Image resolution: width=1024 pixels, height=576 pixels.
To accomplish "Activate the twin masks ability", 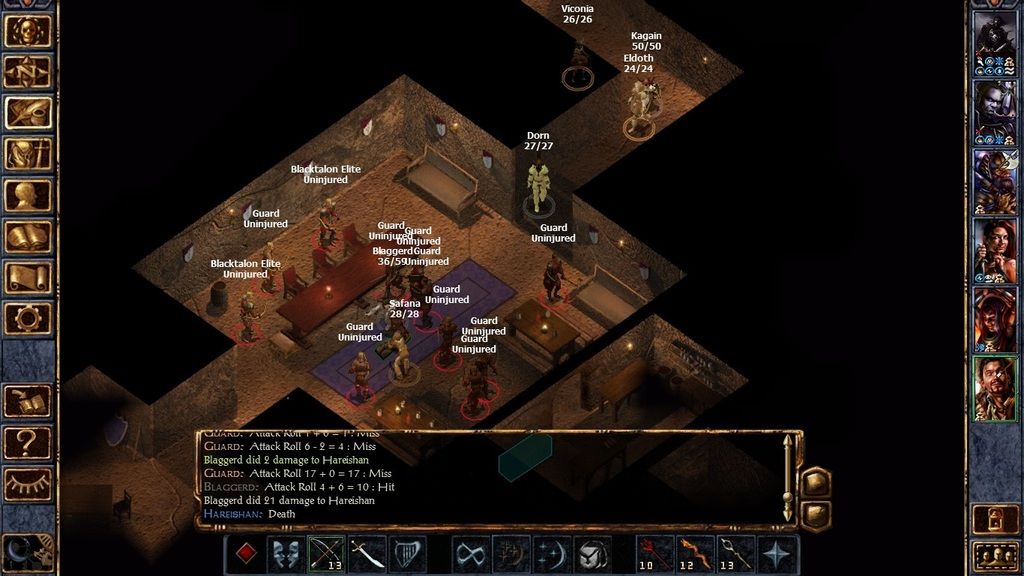I will coord(286,554).
